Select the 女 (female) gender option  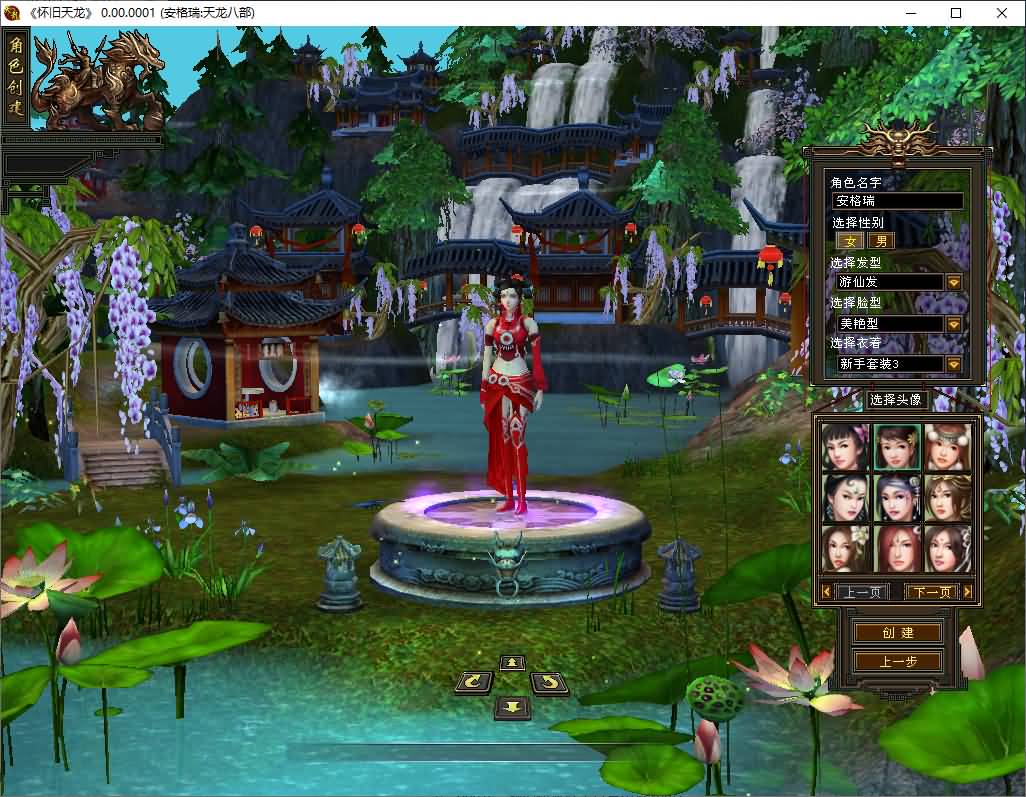click(x=851, y=241)
